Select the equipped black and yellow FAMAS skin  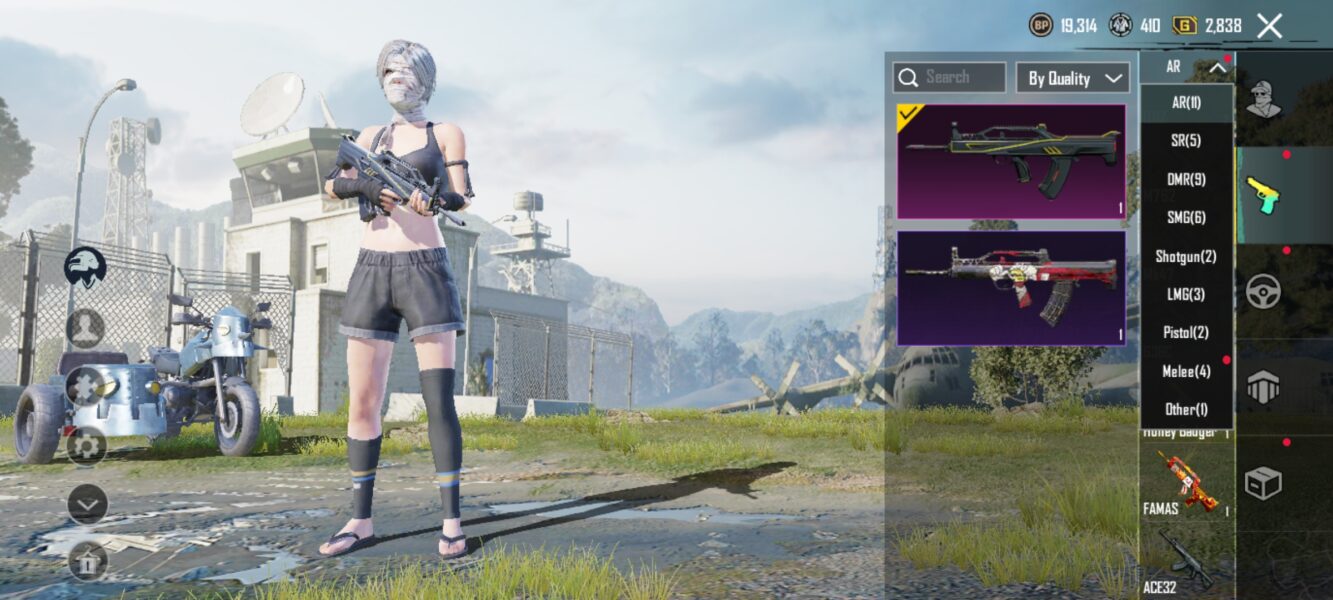coord(1011,161)
